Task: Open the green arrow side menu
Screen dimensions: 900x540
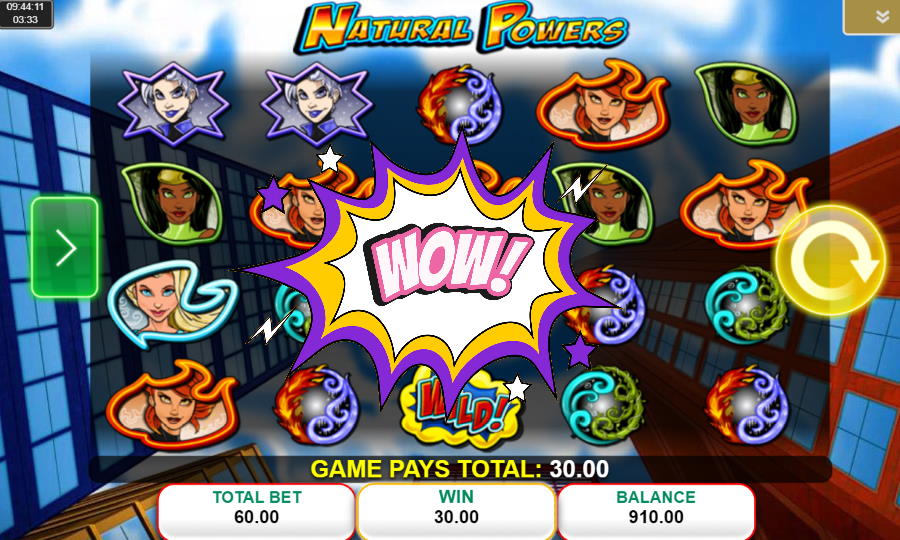Action: click(65, 248)
